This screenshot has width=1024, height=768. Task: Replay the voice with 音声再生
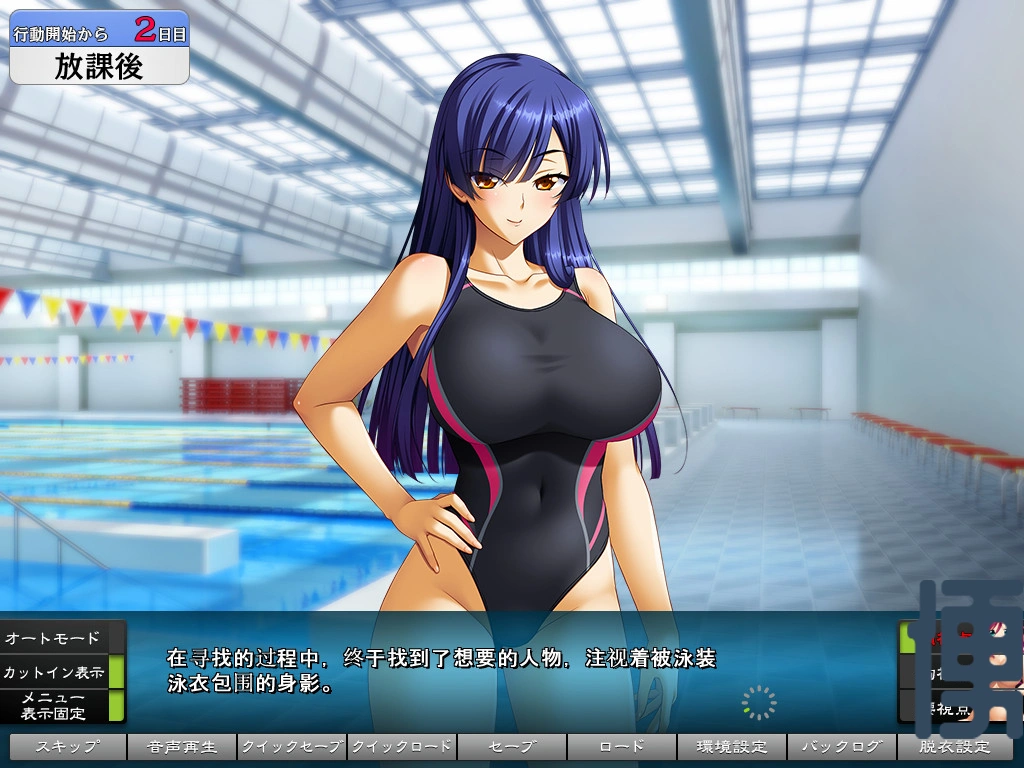point(181,747)
